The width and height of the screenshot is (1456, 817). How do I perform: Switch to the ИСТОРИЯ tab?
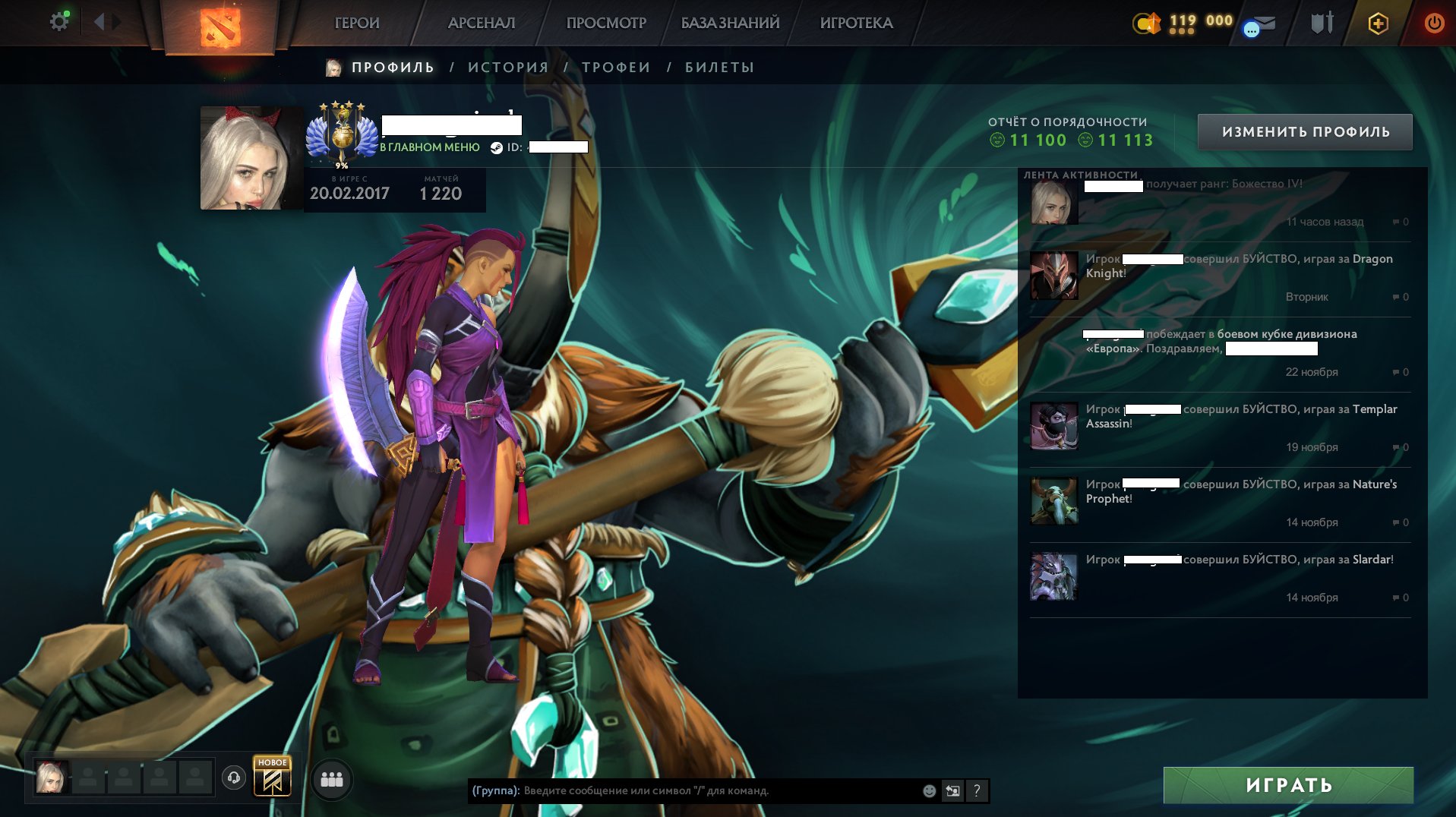pos(507,67)
